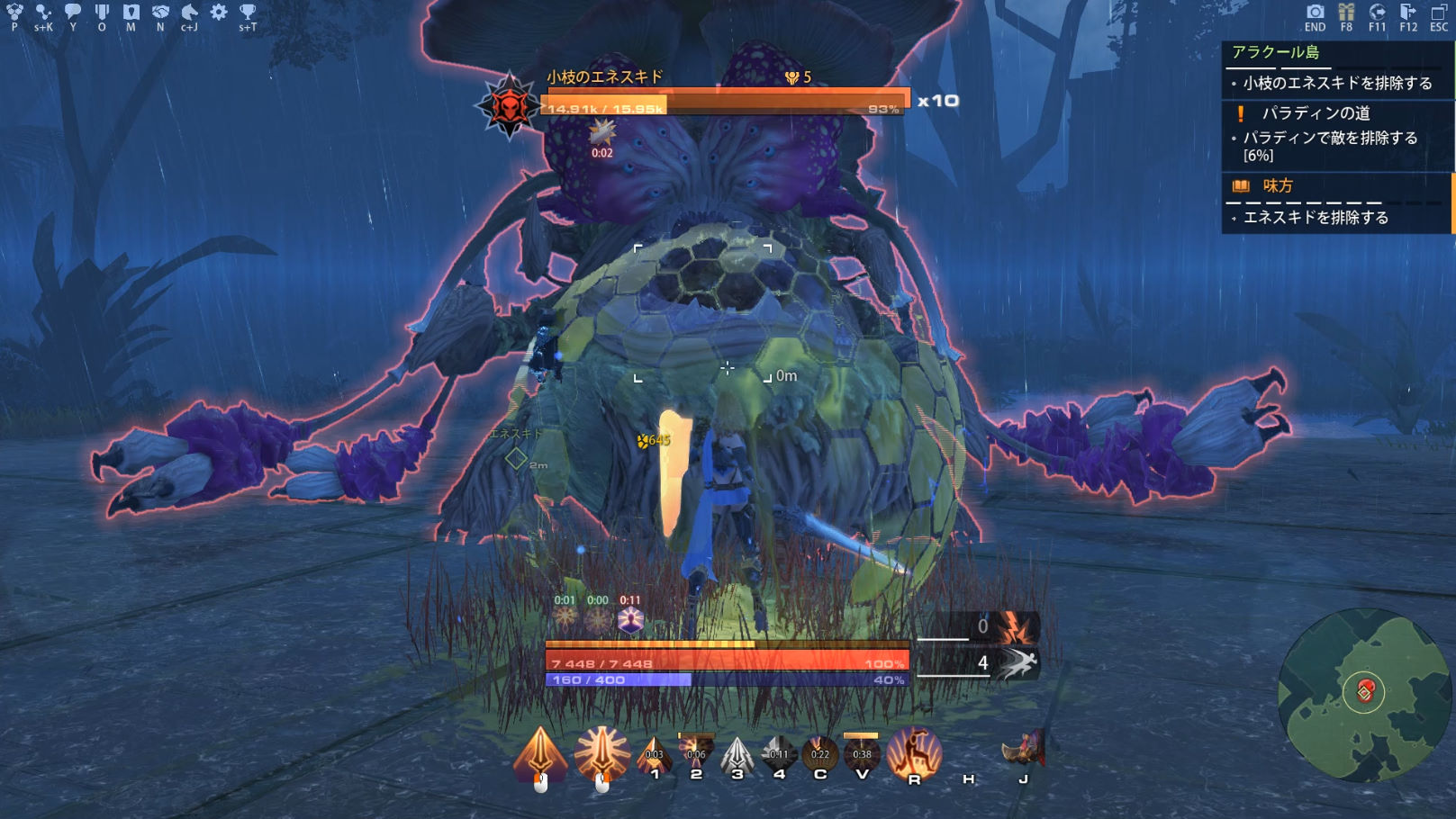Open the trophy achievements icon

coord(248,12)
